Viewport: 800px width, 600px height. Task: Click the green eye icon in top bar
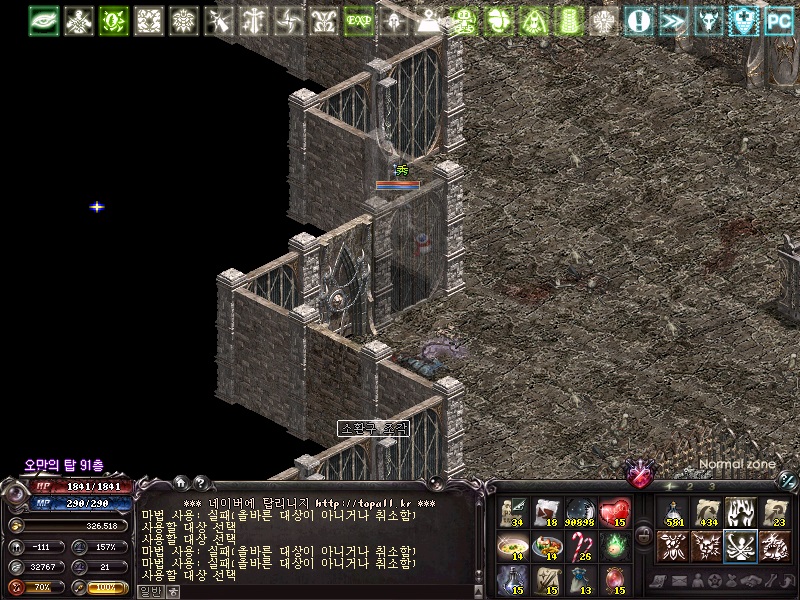coord(46,20)
